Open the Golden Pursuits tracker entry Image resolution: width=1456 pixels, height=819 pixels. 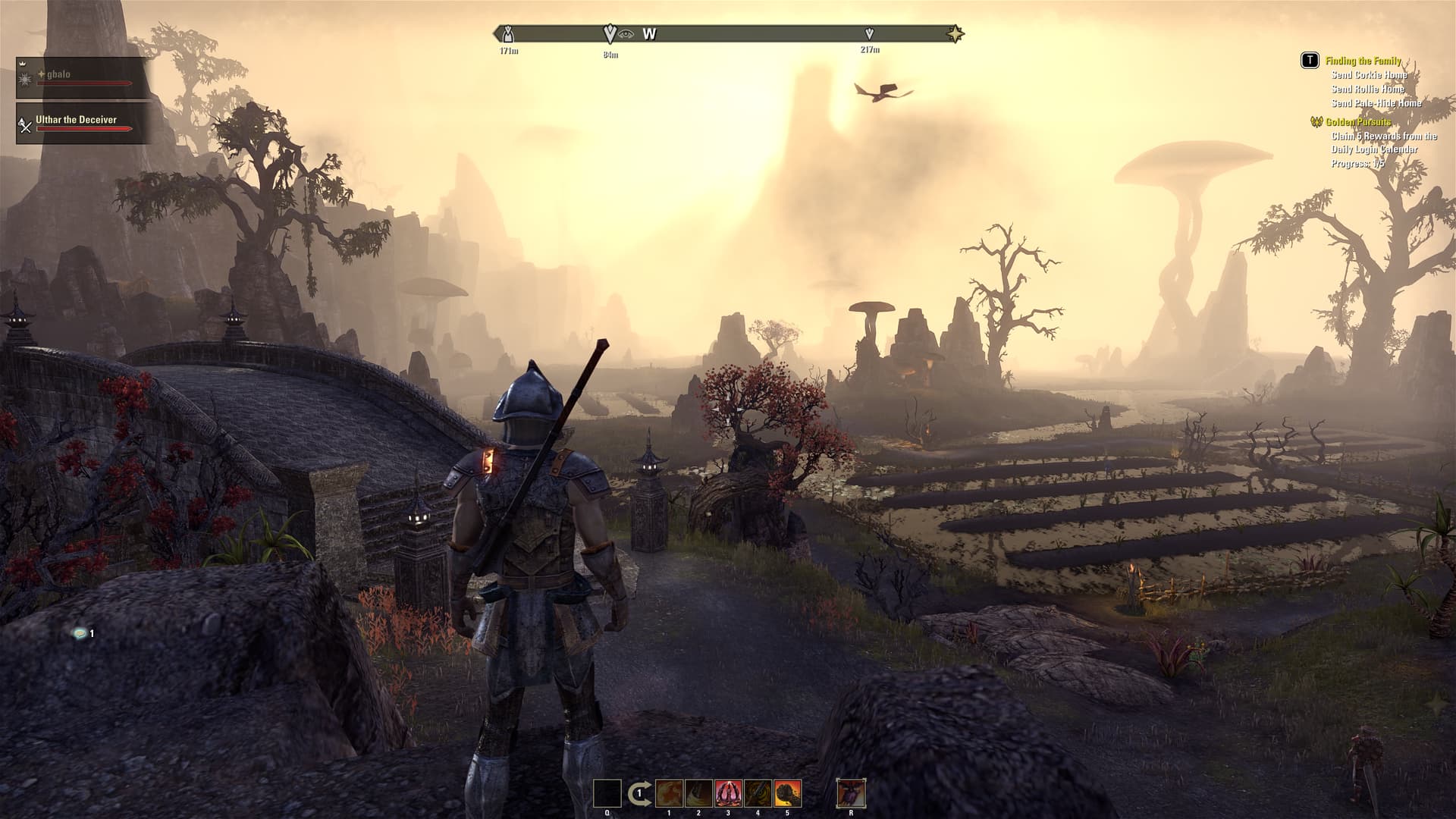1357,121
